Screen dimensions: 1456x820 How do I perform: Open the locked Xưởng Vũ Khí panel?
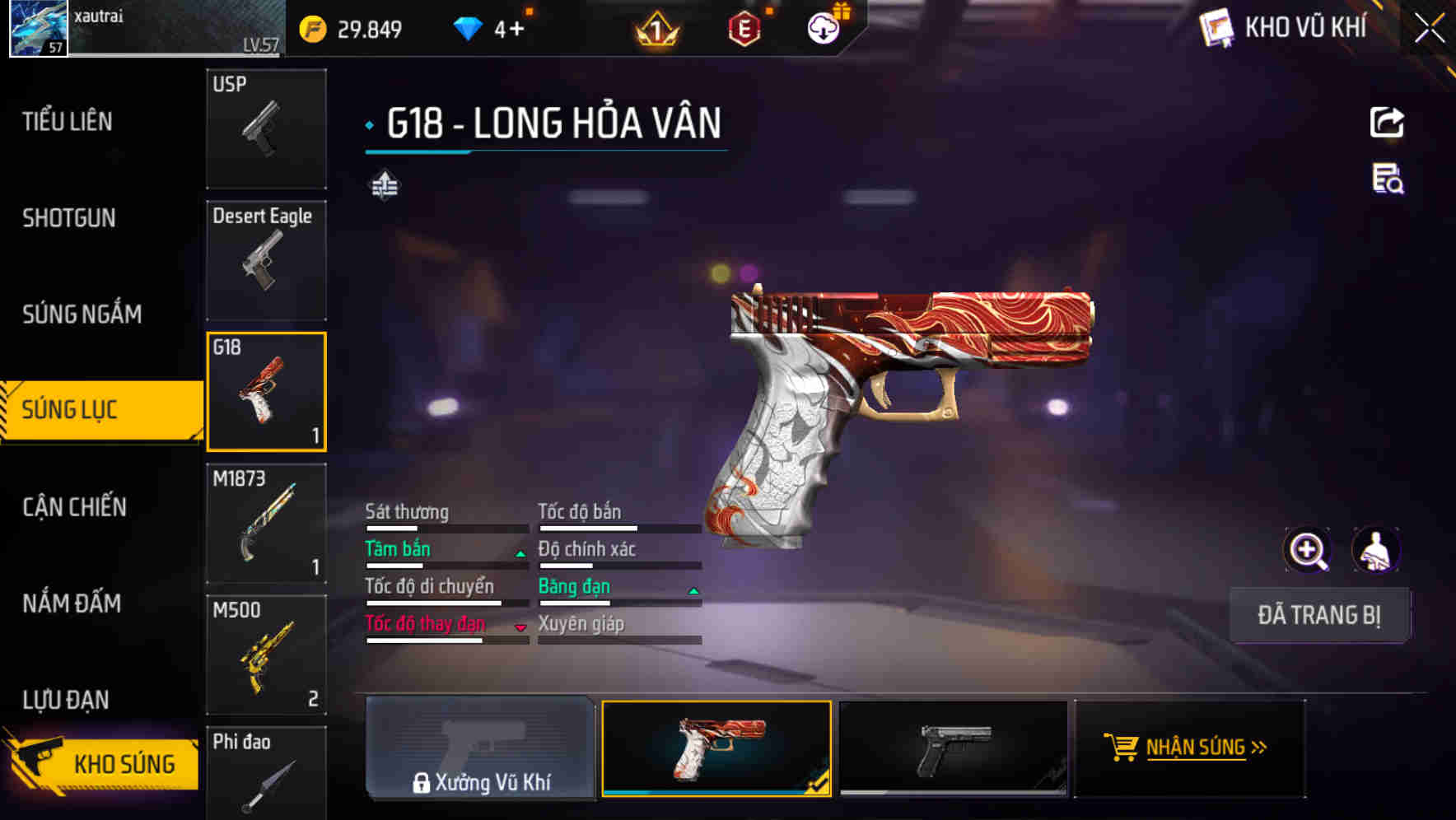point(480,748)
